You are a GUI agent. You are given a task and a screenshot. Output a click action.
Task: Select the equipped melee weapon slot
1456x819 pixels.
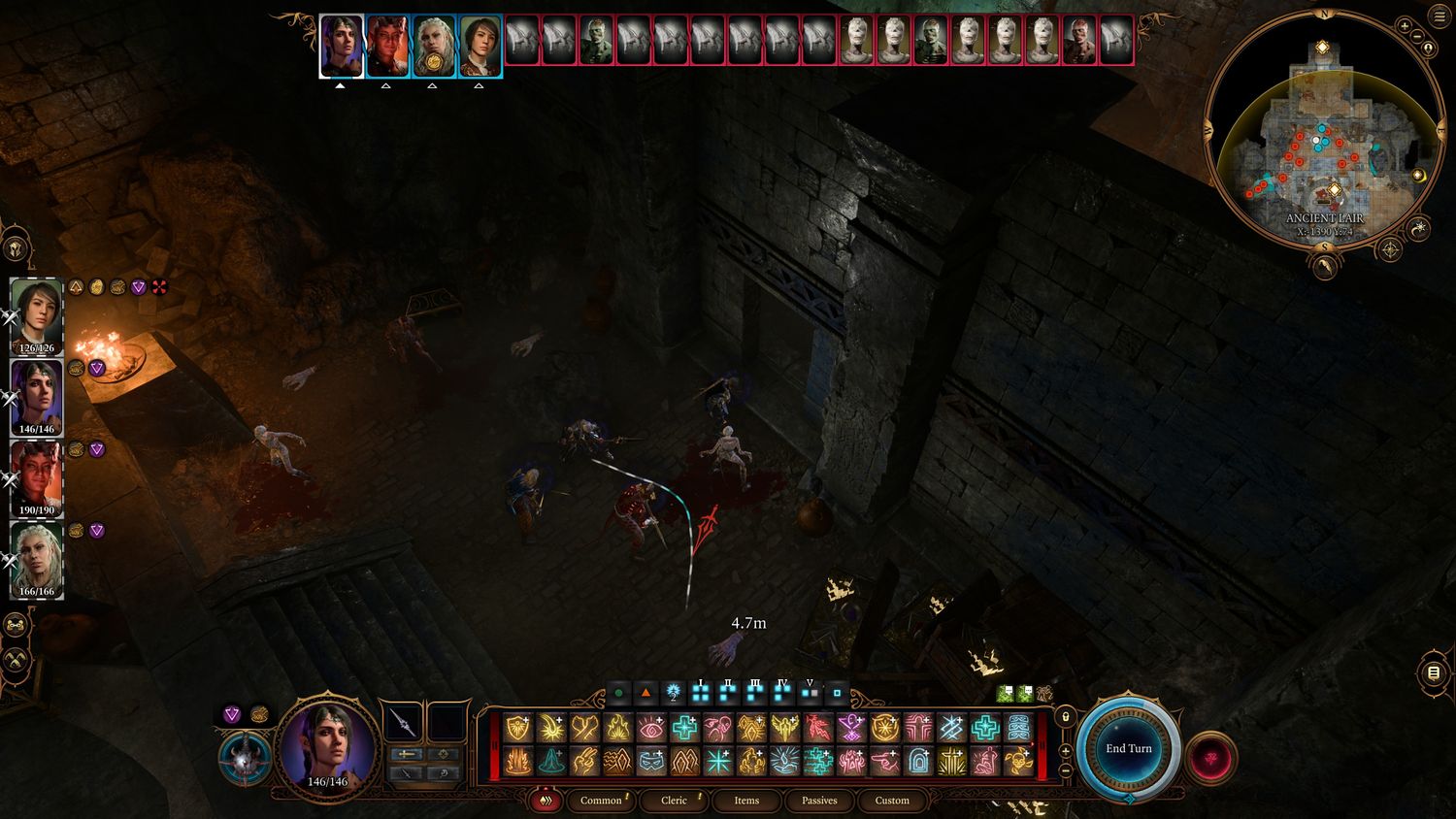pos(402,723)
